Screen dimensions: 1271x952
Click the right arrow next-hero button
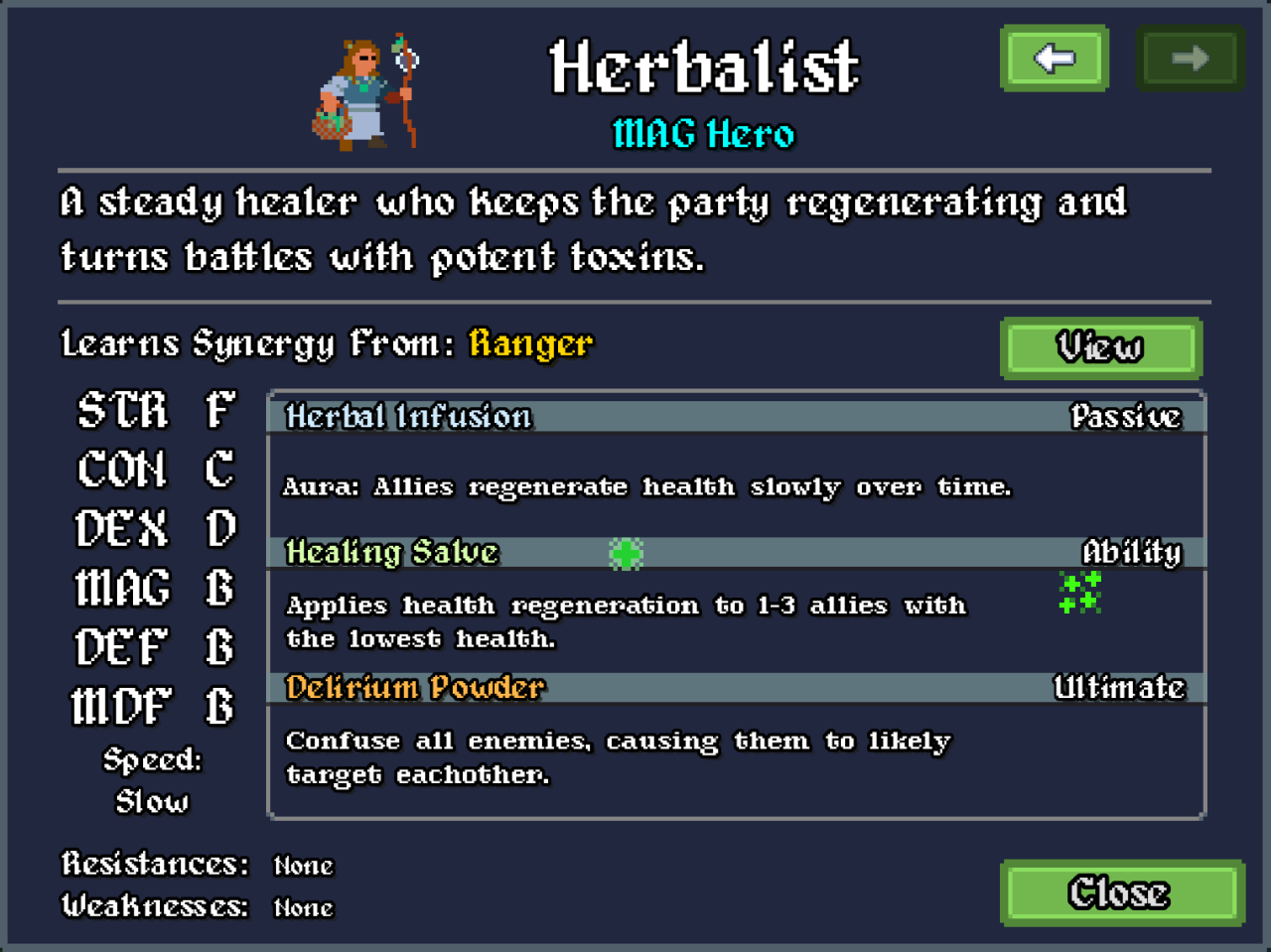(1189, 59)
